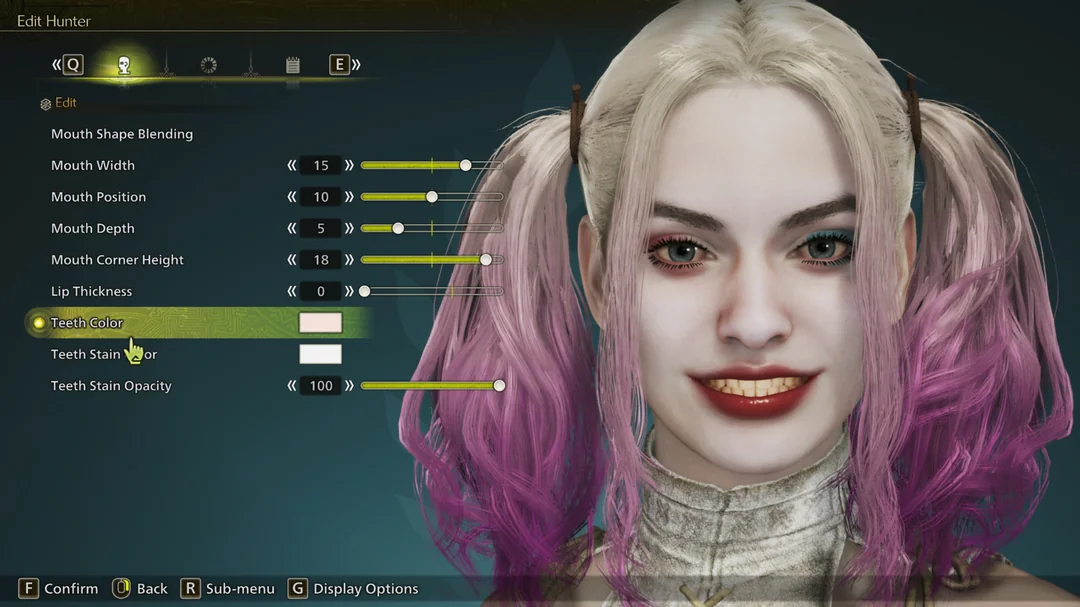Screen dimensions: 1080x607
Task: Select the Lip Thickness row label
Action: (91, 291)
